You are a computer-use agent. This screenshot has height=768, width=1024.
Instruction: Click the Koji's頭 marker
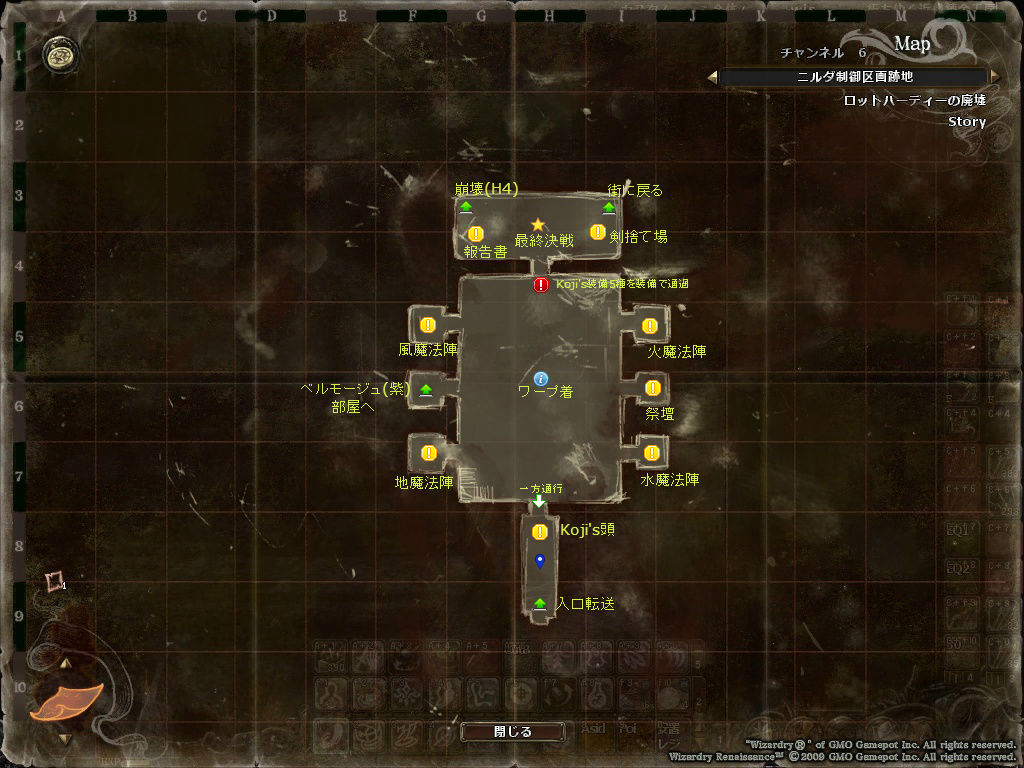coord(540,532)
